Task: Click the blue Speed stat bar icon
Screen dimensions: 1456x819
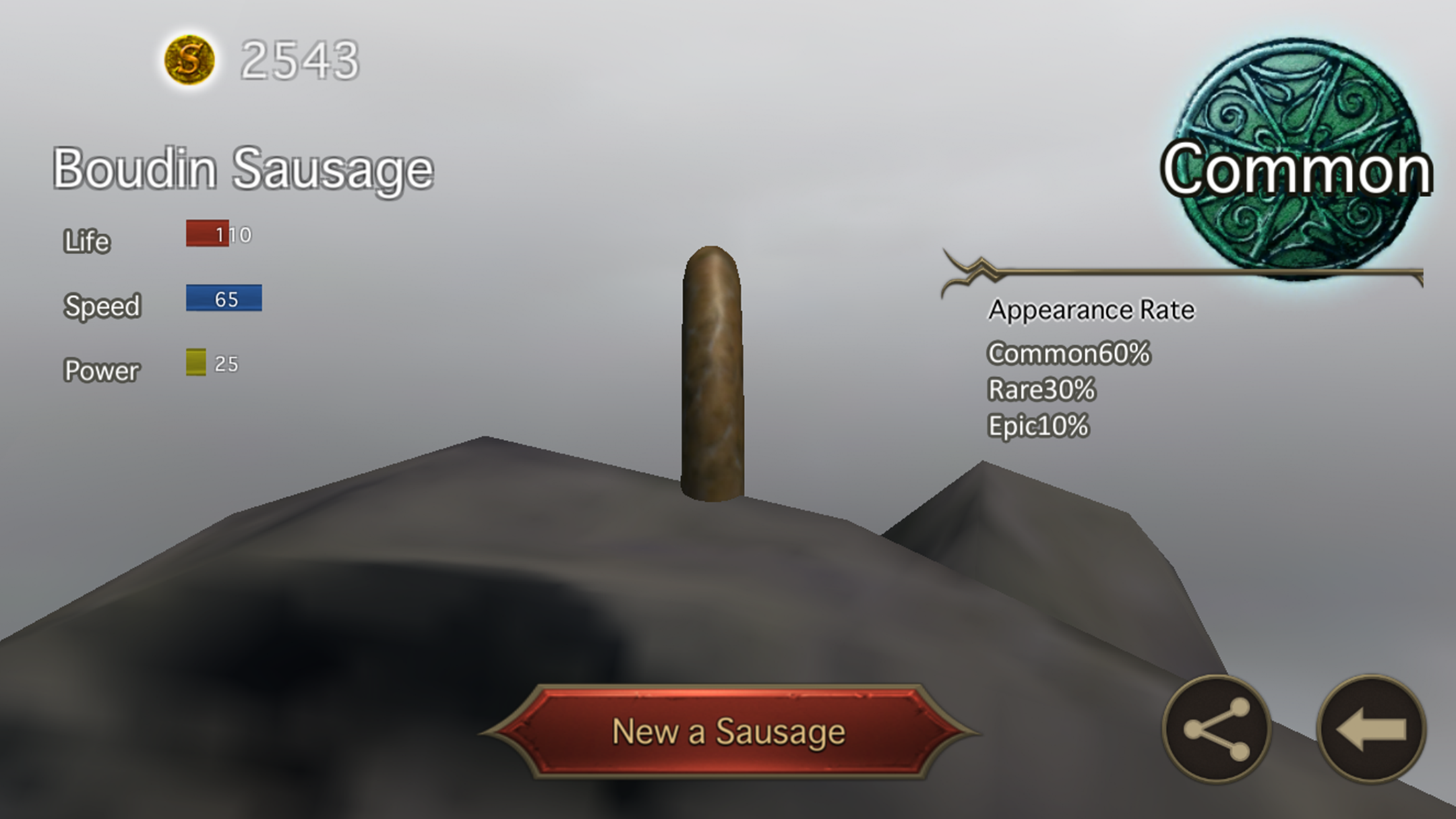Action: coord(224,298)
